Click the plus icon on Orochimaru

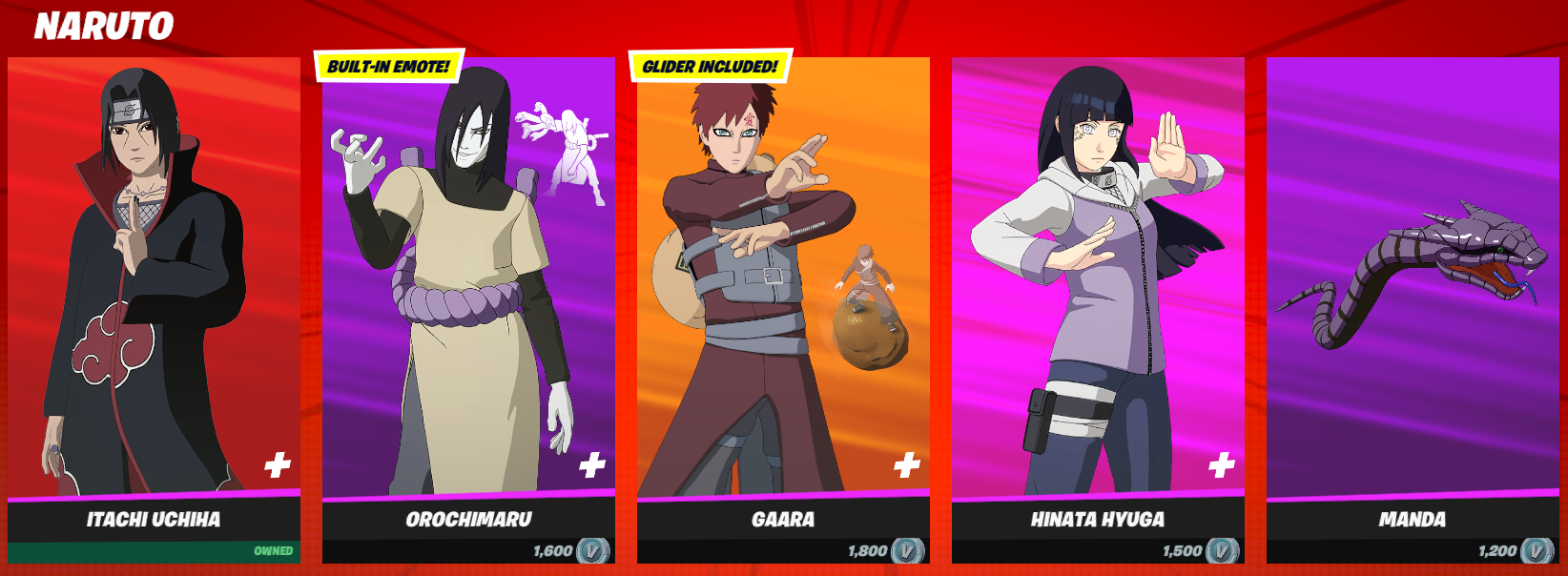592,465
